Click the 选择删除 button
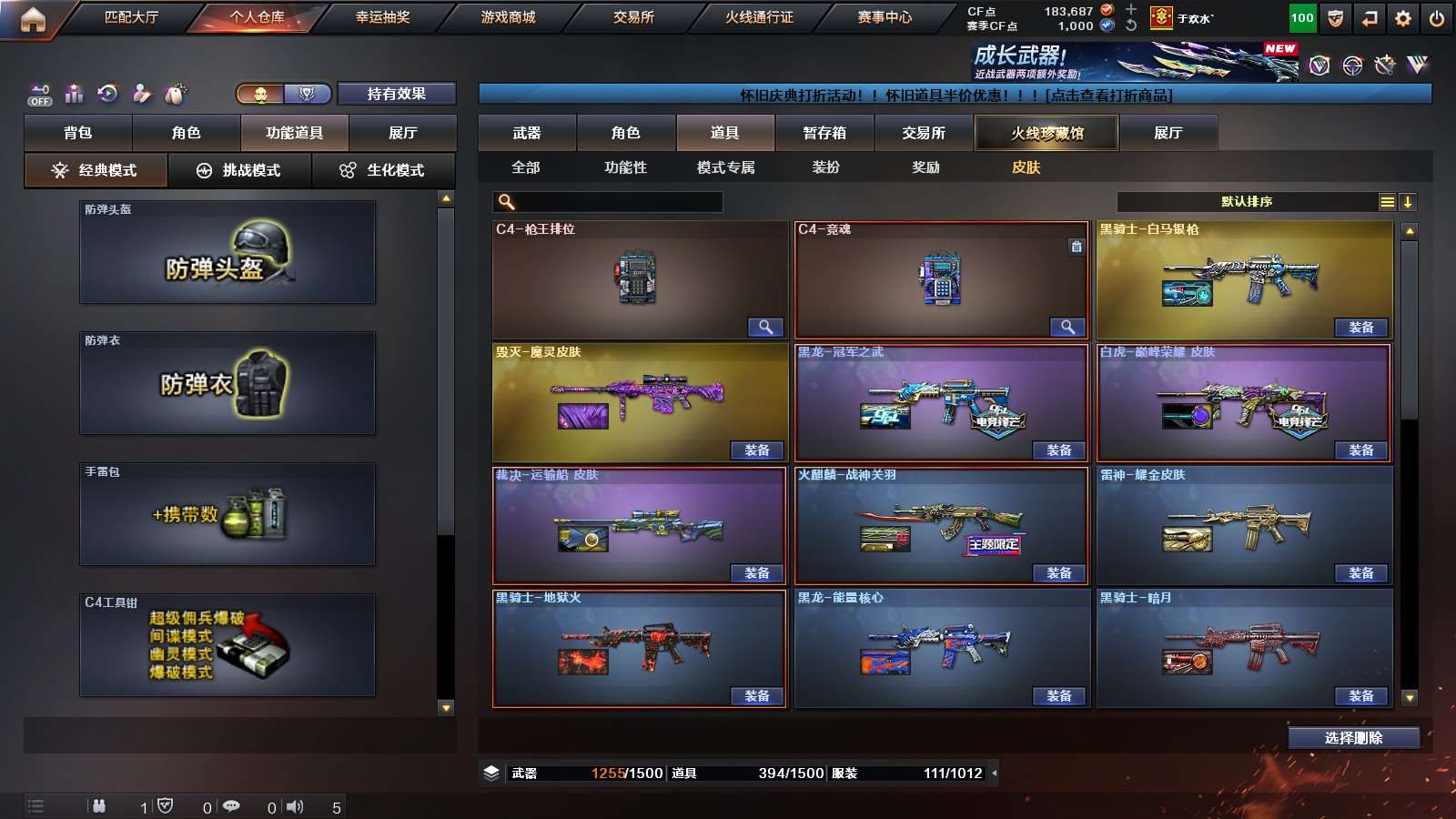 click(1353, 738)
